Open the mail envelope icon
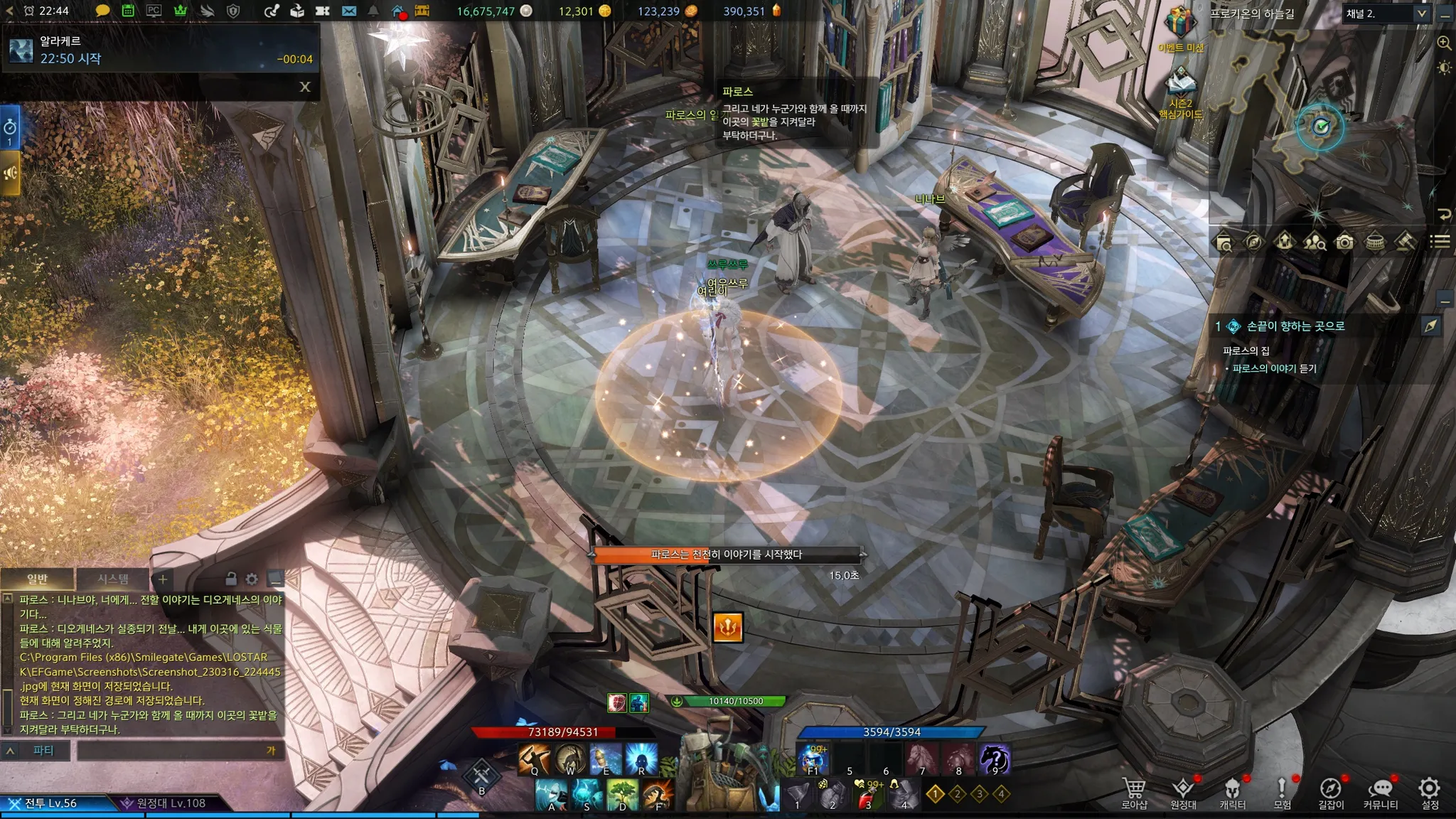 tap(348, 11)
